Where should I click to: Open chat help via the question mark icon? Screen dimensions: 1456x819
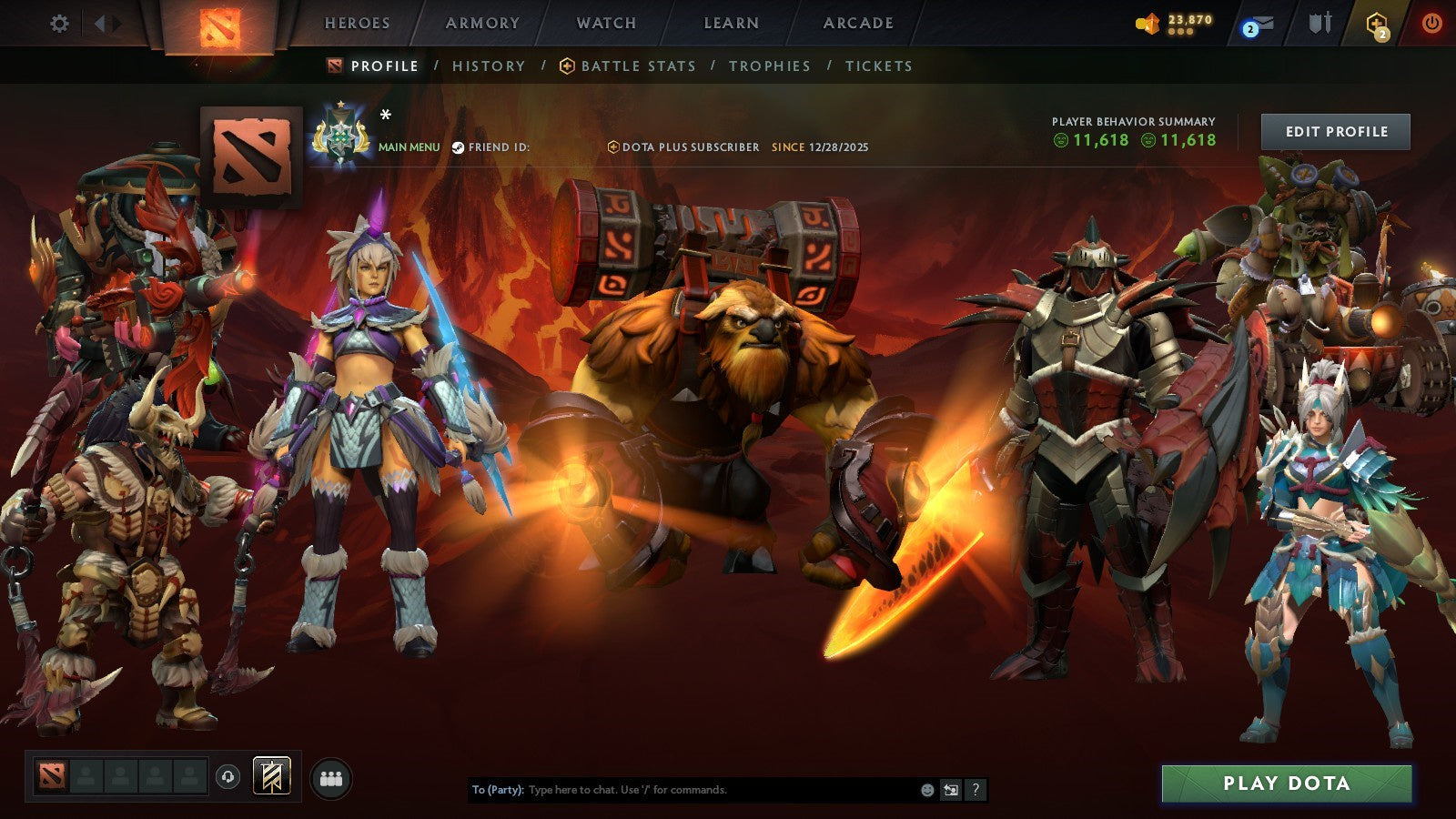[x=975, y=789]
